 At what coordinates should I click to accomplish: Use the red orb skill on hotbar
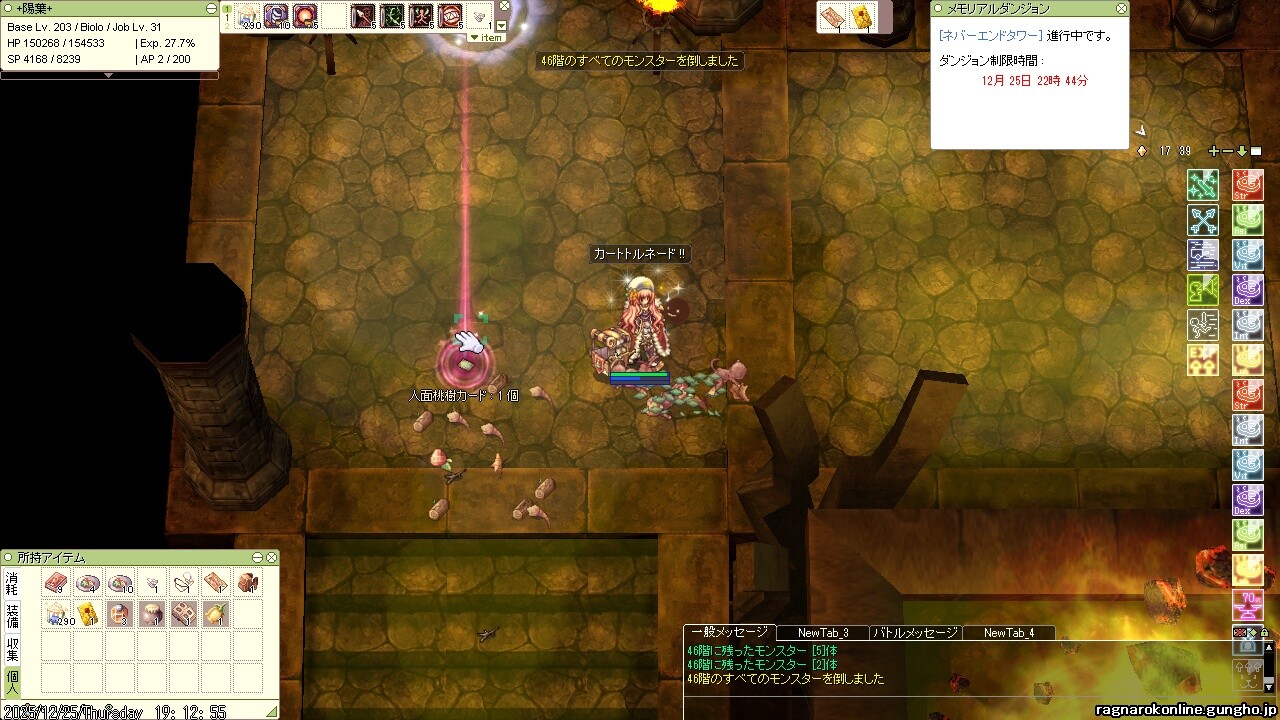305,16
